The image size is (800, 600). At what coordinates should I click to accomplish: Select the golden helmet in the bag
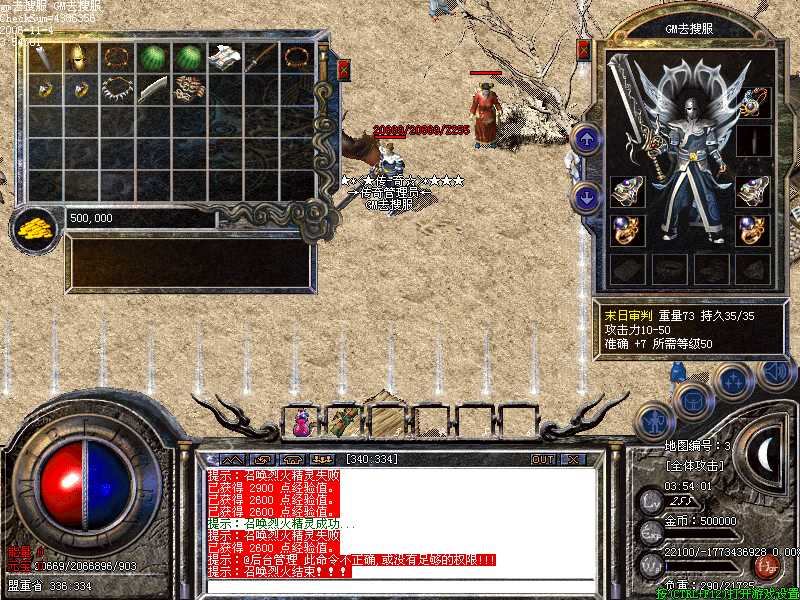pyautogui.click(x=82, y=58)
